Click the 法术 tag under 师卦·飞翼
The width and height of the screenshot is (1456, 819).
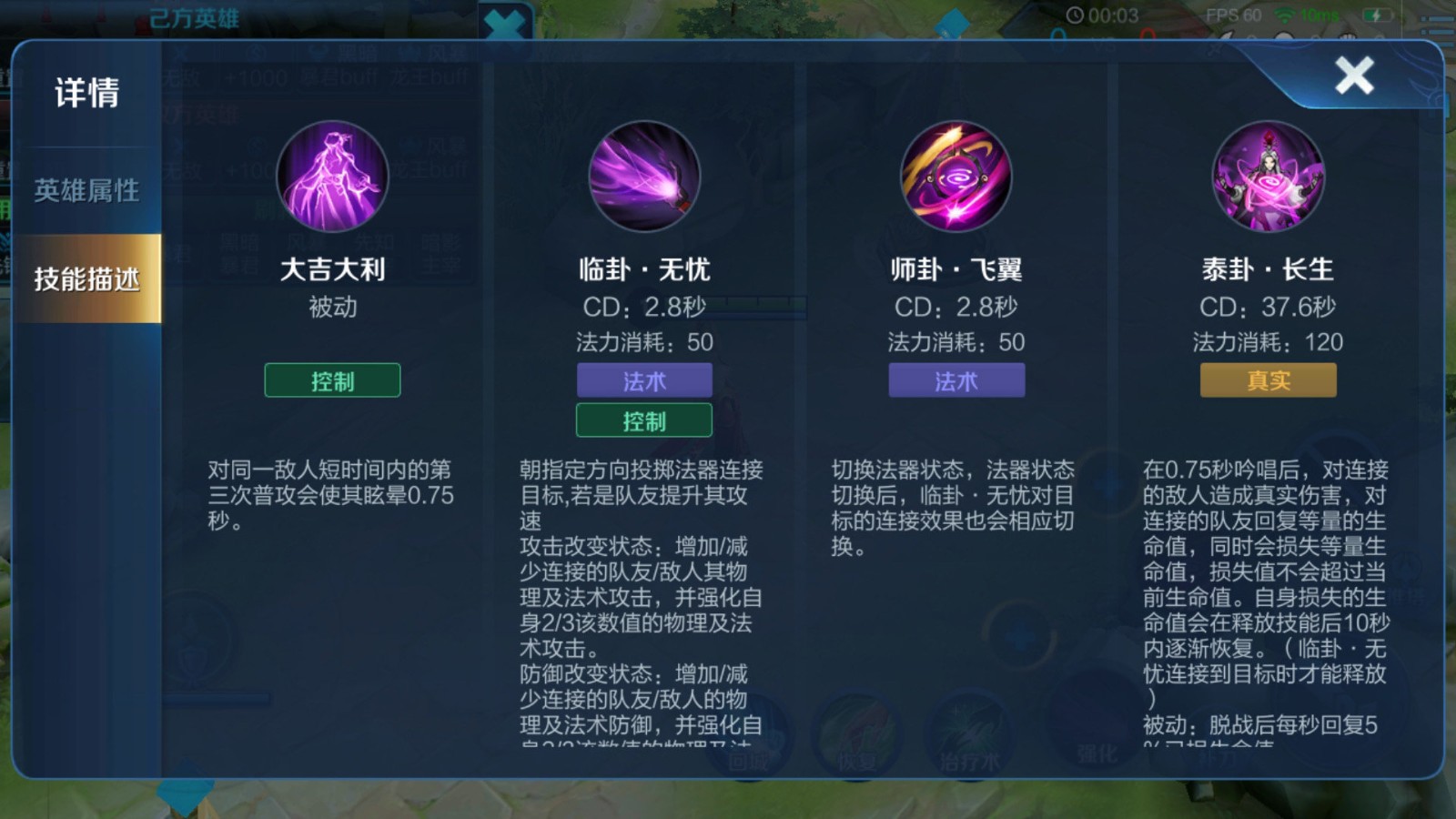(x=956, y=380)
